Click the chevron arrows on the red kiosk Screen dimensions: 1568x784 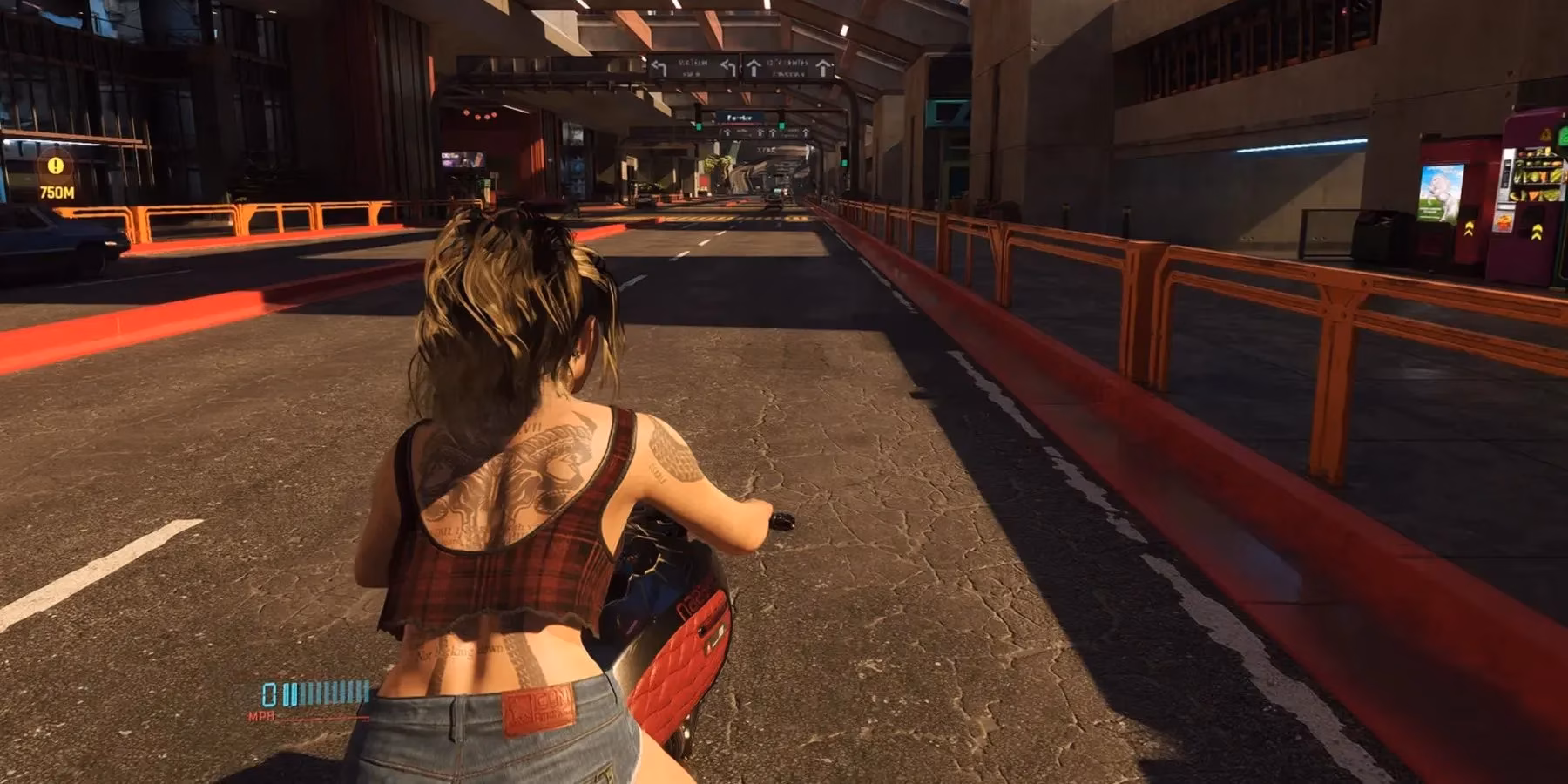tap(1470, 230)
